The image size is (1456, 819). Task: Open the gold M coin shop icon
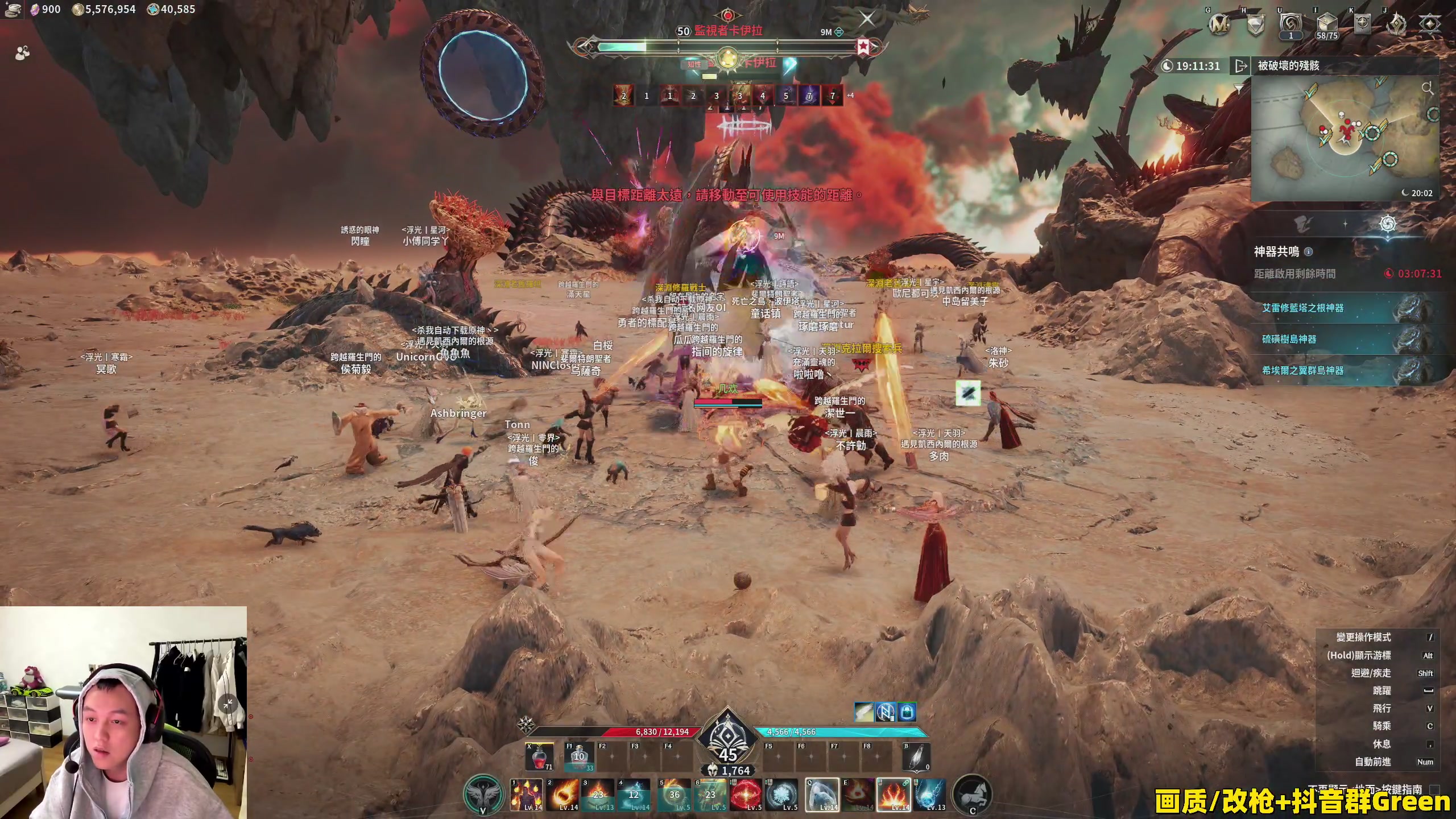click(1219, 24)
